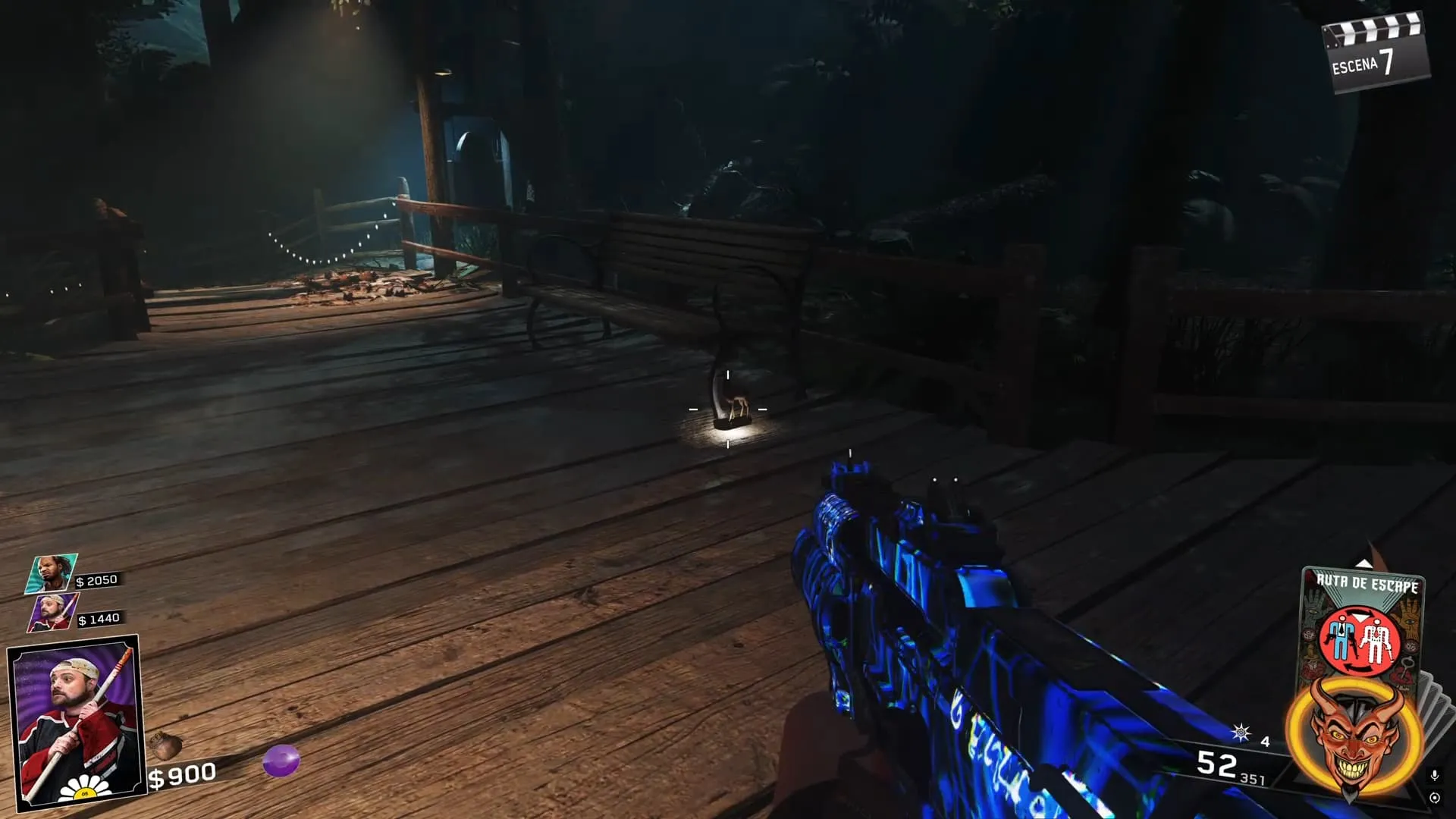The height and width of the screenshot is (819, 1456).
Task: Click the spiked shuriken grenade icon
Action: coord(1241,733)
